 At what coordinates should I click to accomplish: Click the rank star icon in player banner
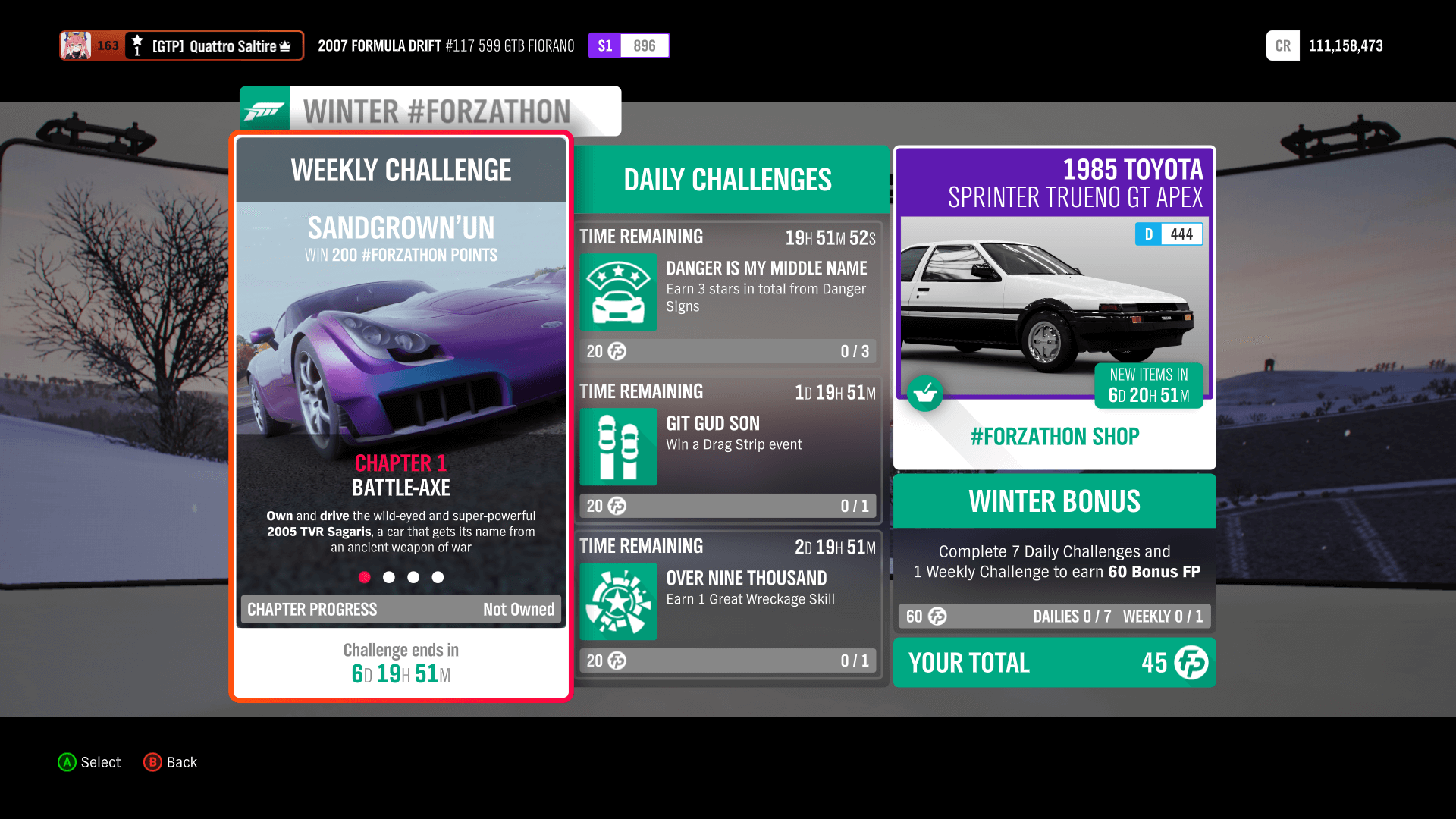pyautogui.click(x=136, y=40)
